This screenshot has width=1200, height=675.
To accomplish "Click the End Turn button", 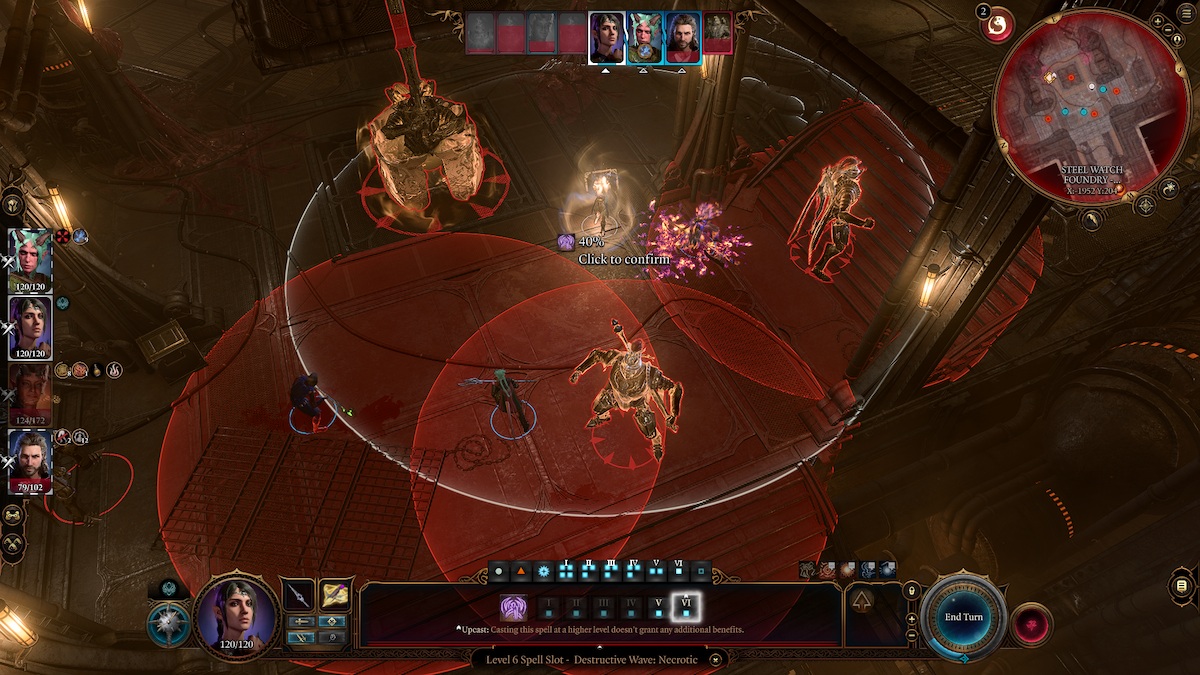I will point(964,617).
